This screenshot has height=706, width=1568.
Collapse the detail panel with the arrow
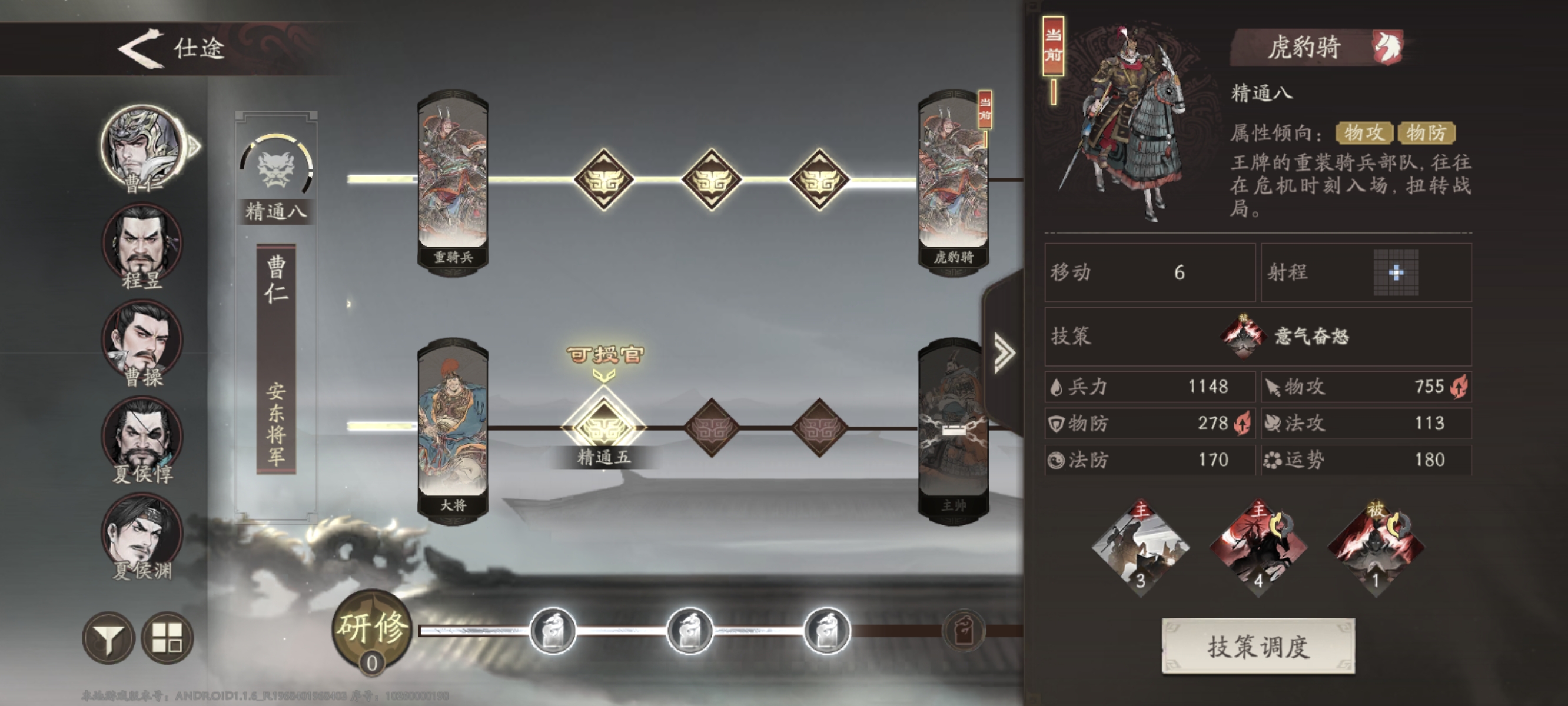1004,352
